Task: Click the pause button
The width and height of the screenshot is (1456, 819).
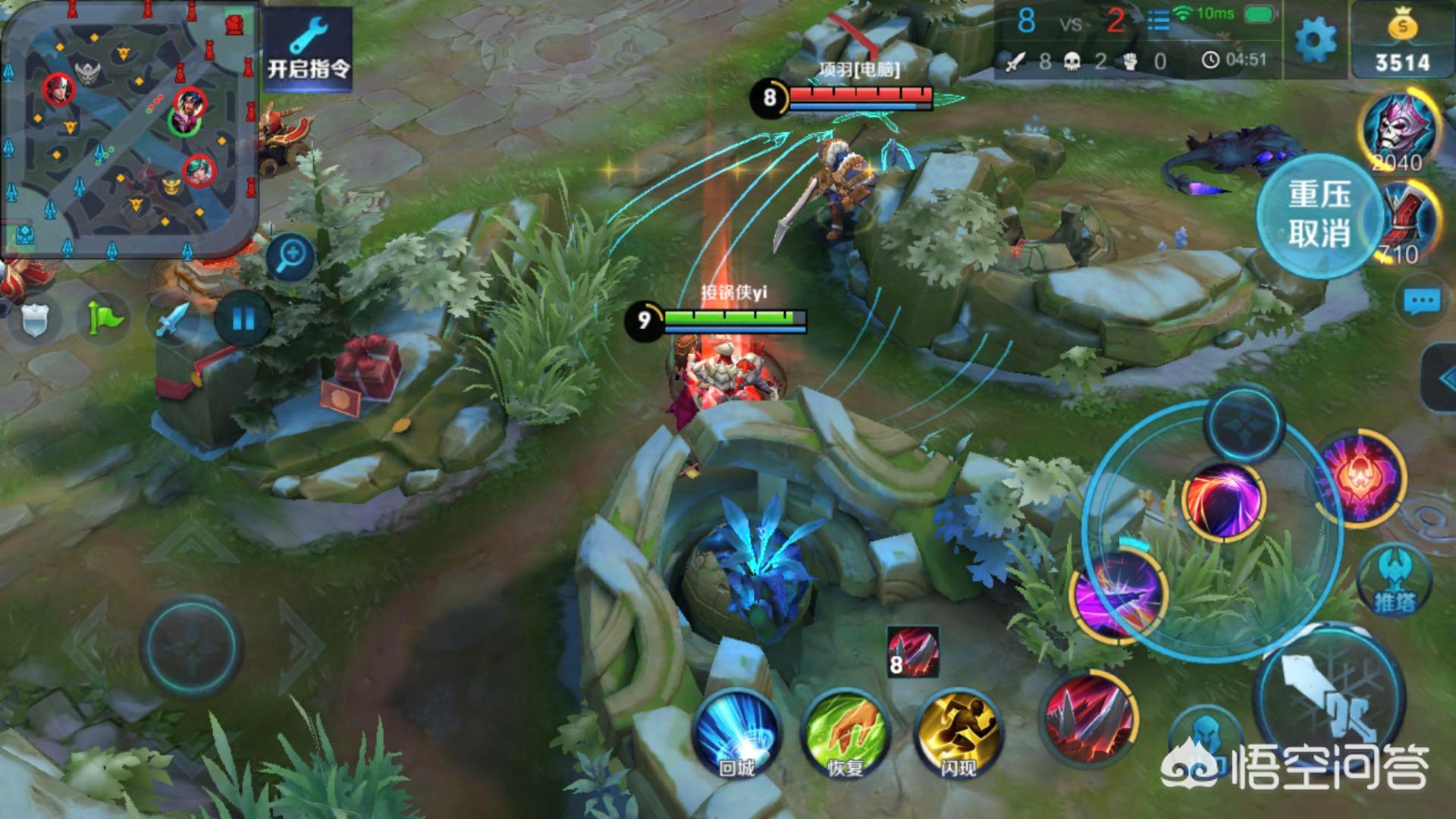Action: click(243, 318)
